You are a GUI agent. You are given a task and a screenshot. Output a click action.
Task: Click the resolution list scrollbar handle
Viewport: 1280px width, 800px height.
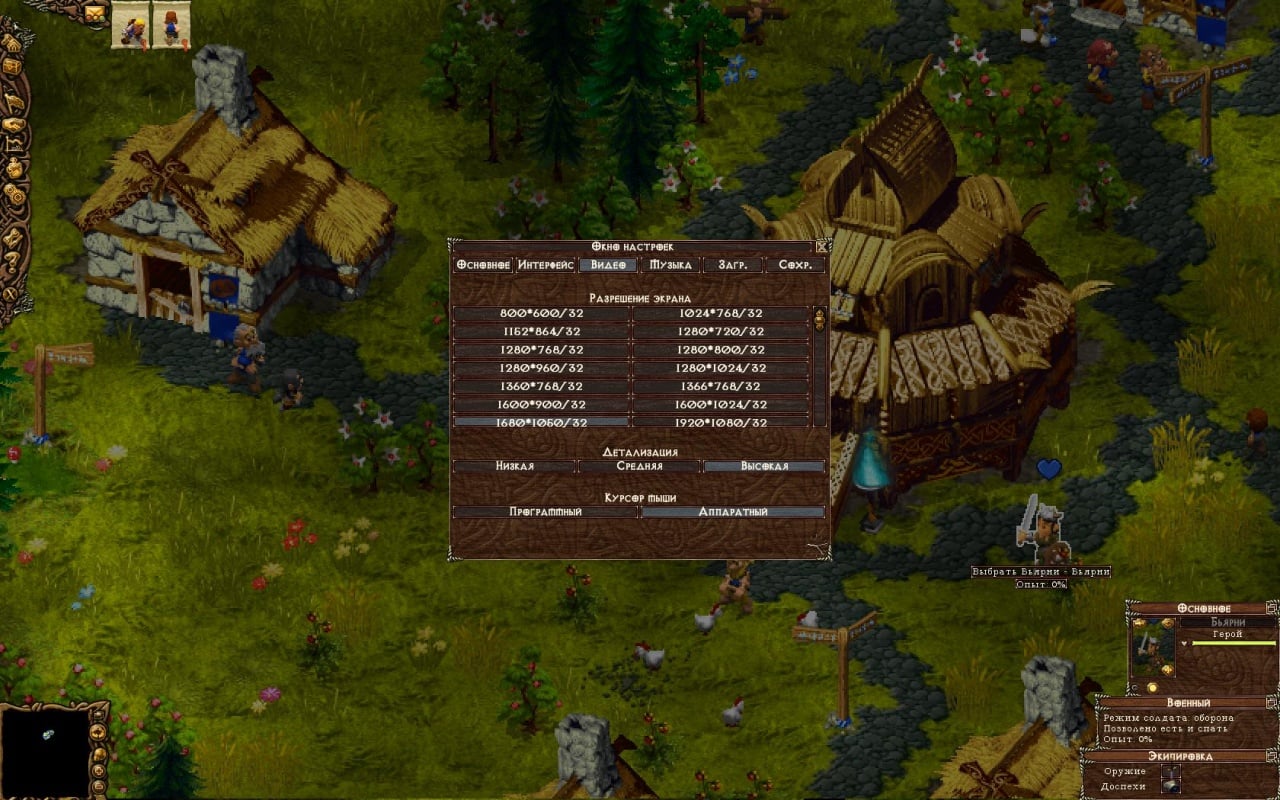820,320
